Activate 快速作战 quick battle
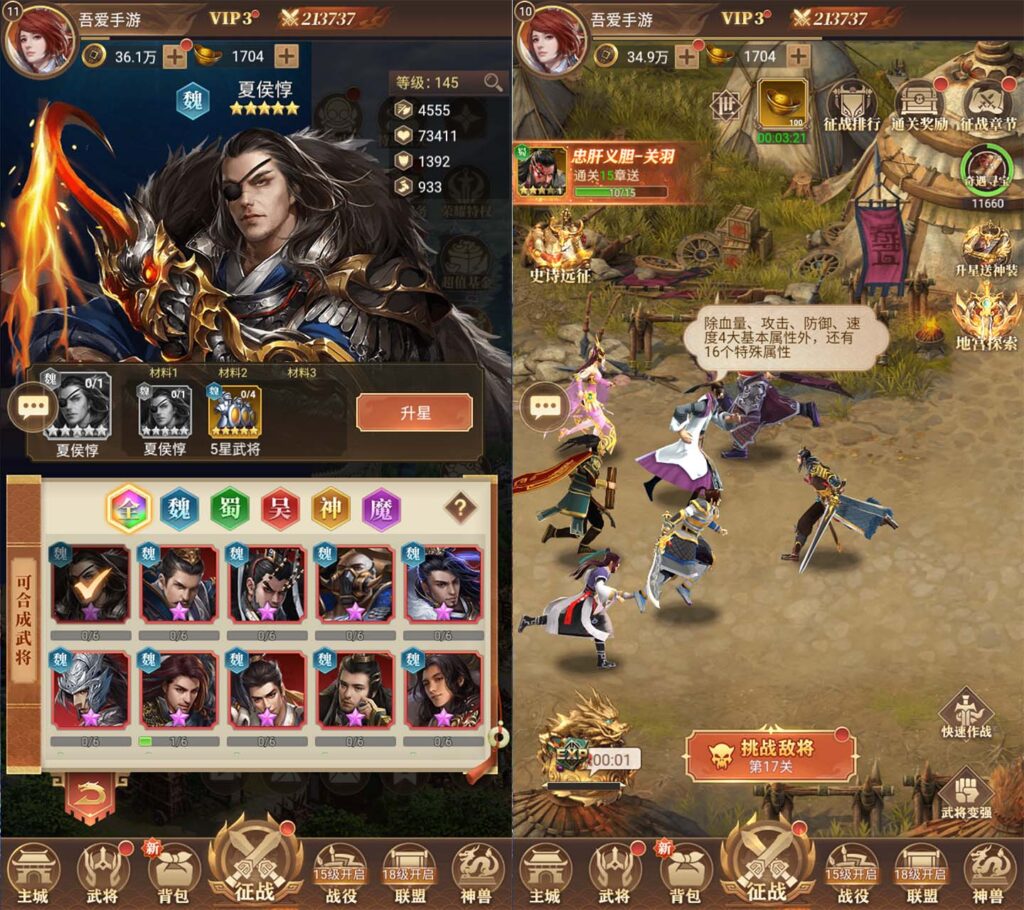Image resolution: width=1024 pixels, height=910 pixels. click(x=966, y=713)
